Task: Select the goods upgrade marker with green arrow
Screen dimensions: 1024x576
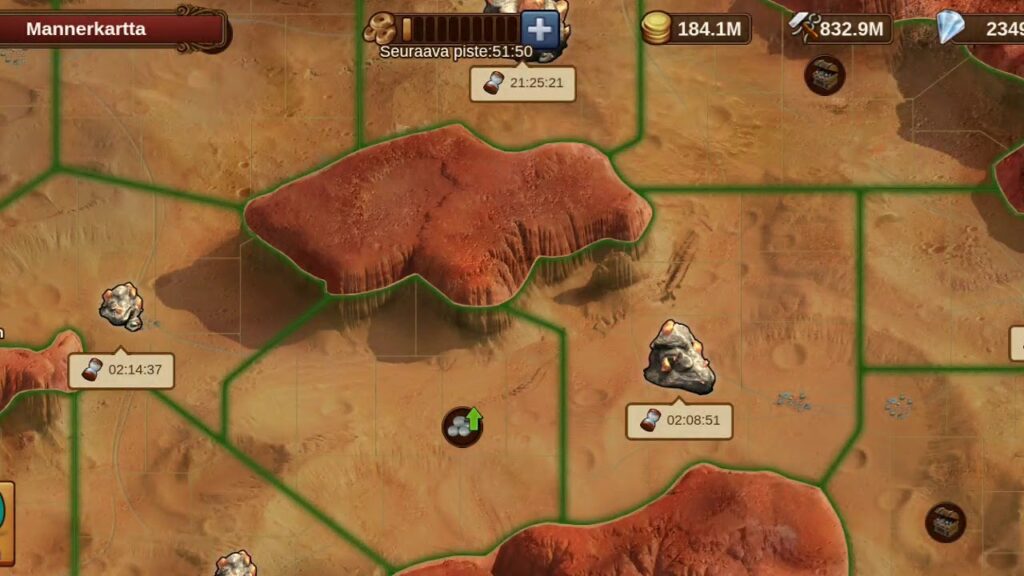Action: [x=463, y=426]
